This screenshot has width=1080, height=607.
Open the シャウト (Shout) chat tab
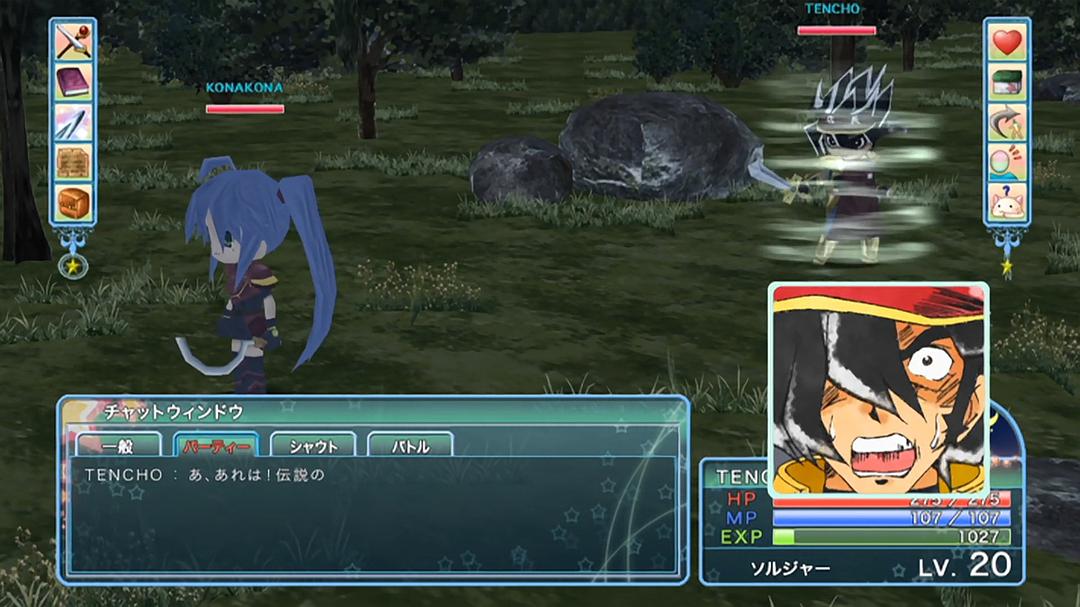pos(313,446)
